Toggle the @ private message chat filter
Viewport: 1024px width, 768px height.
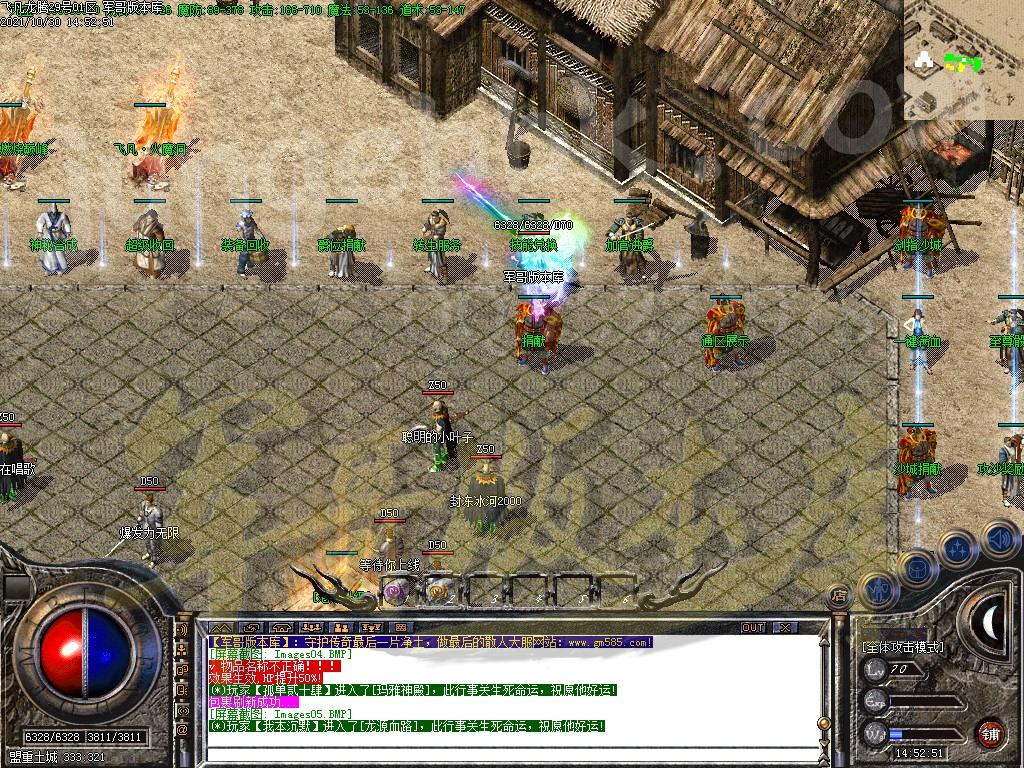tap(182, 731)
